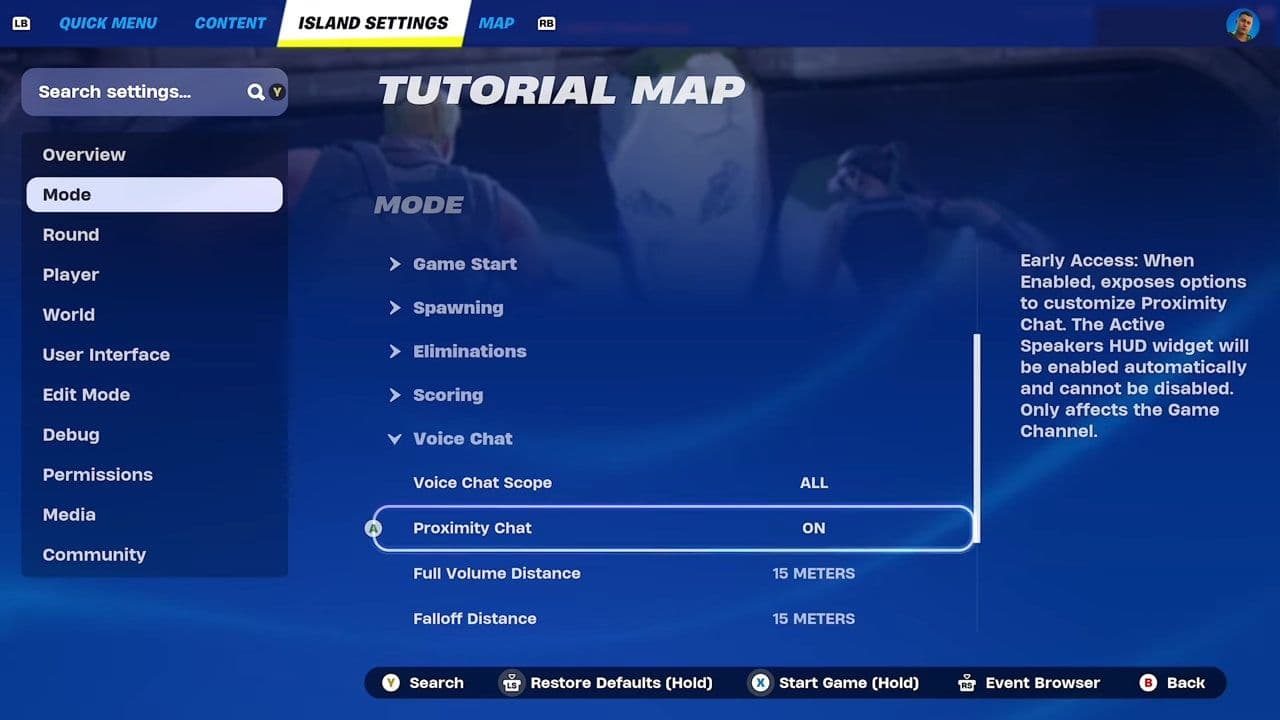The width and height of the screenshot is (1280, 720).
Task: Open the CONTENT menu
Action: tap(229, 22)
